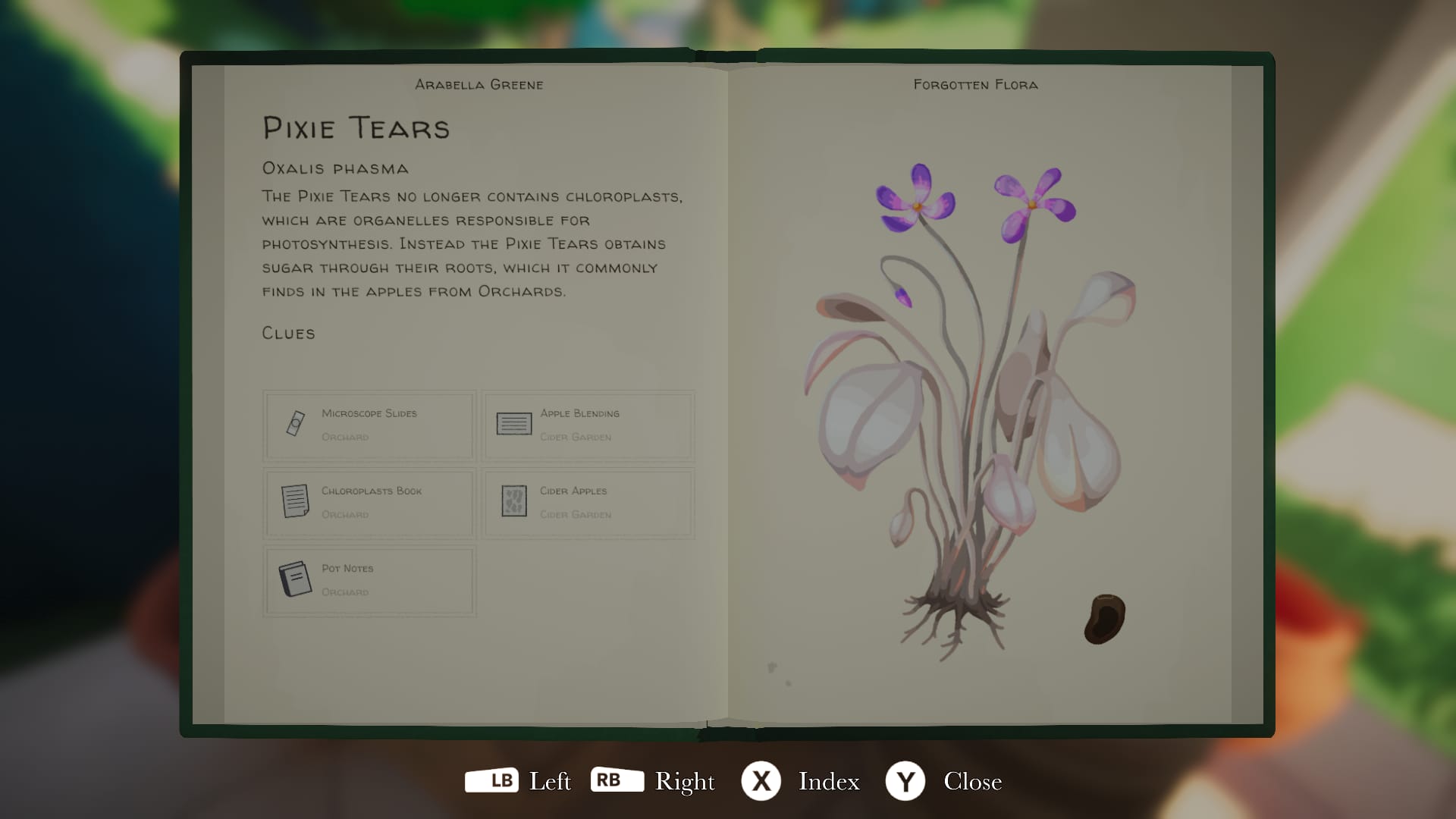
Task: Choose the Pot Notes clue
Action: point(369,580)
